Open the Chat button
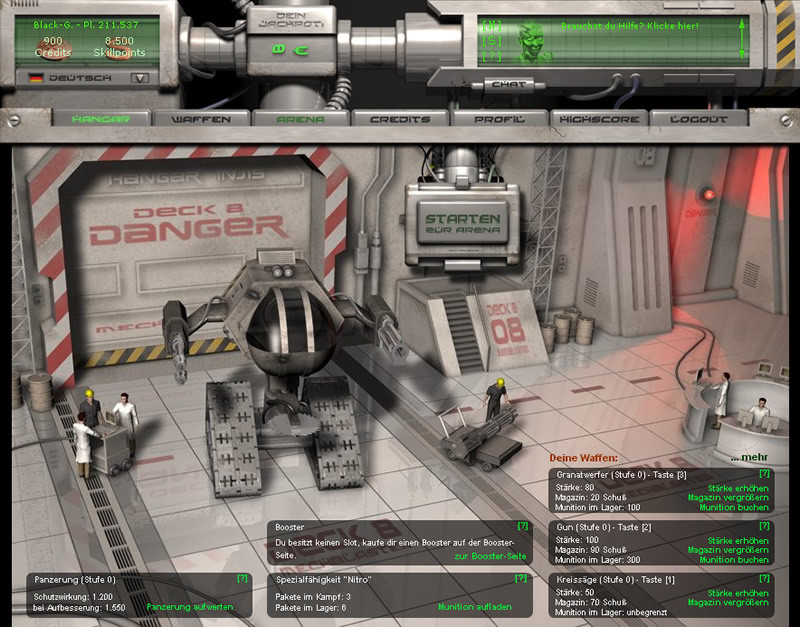The height and width of the screenshot is (627, 800). pyautogui.click(x=511, y=85)
